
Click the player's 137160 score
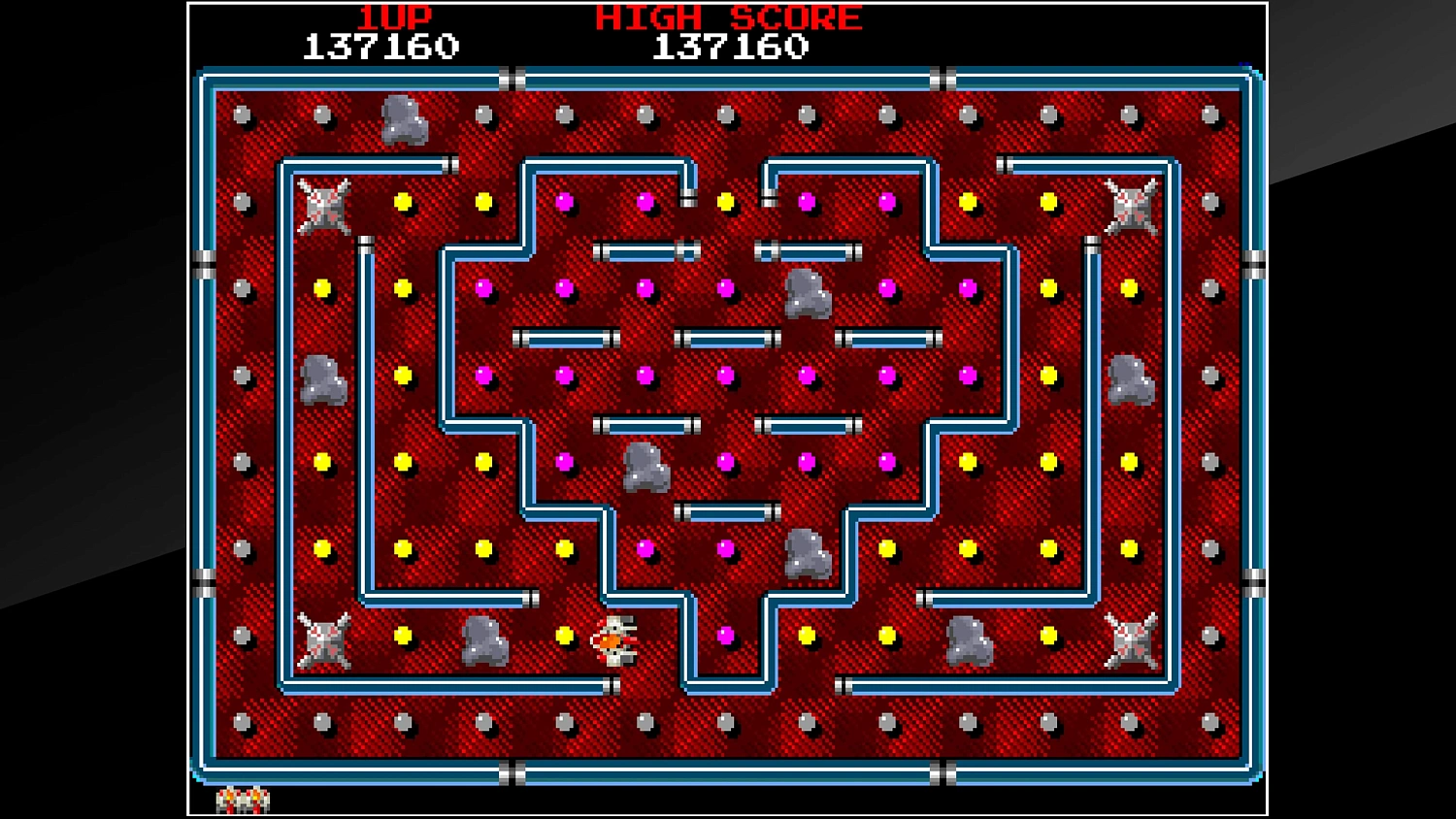379,44
